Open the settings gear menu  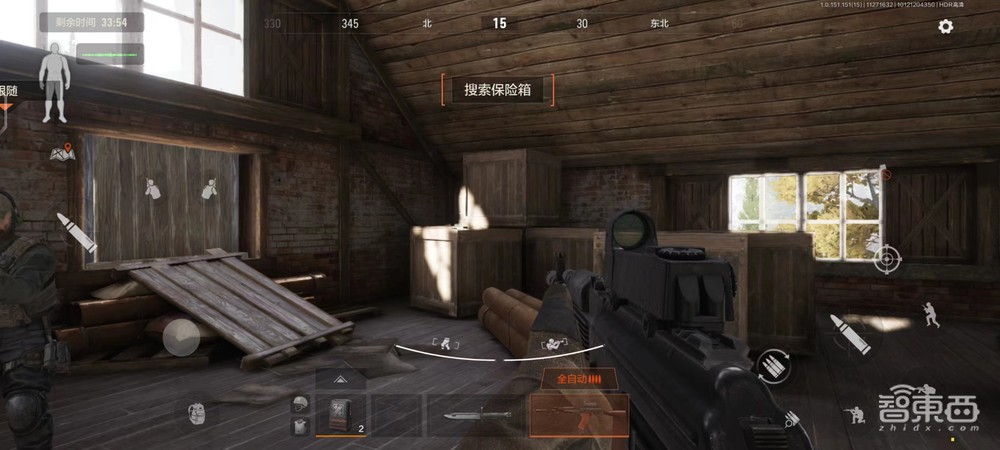(945, 27)
